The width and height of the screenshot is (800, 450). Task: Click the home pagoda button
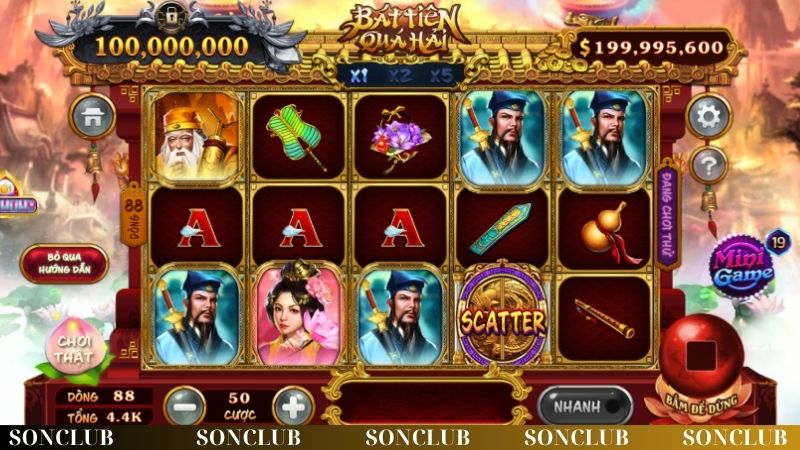(x=92, y=117)
